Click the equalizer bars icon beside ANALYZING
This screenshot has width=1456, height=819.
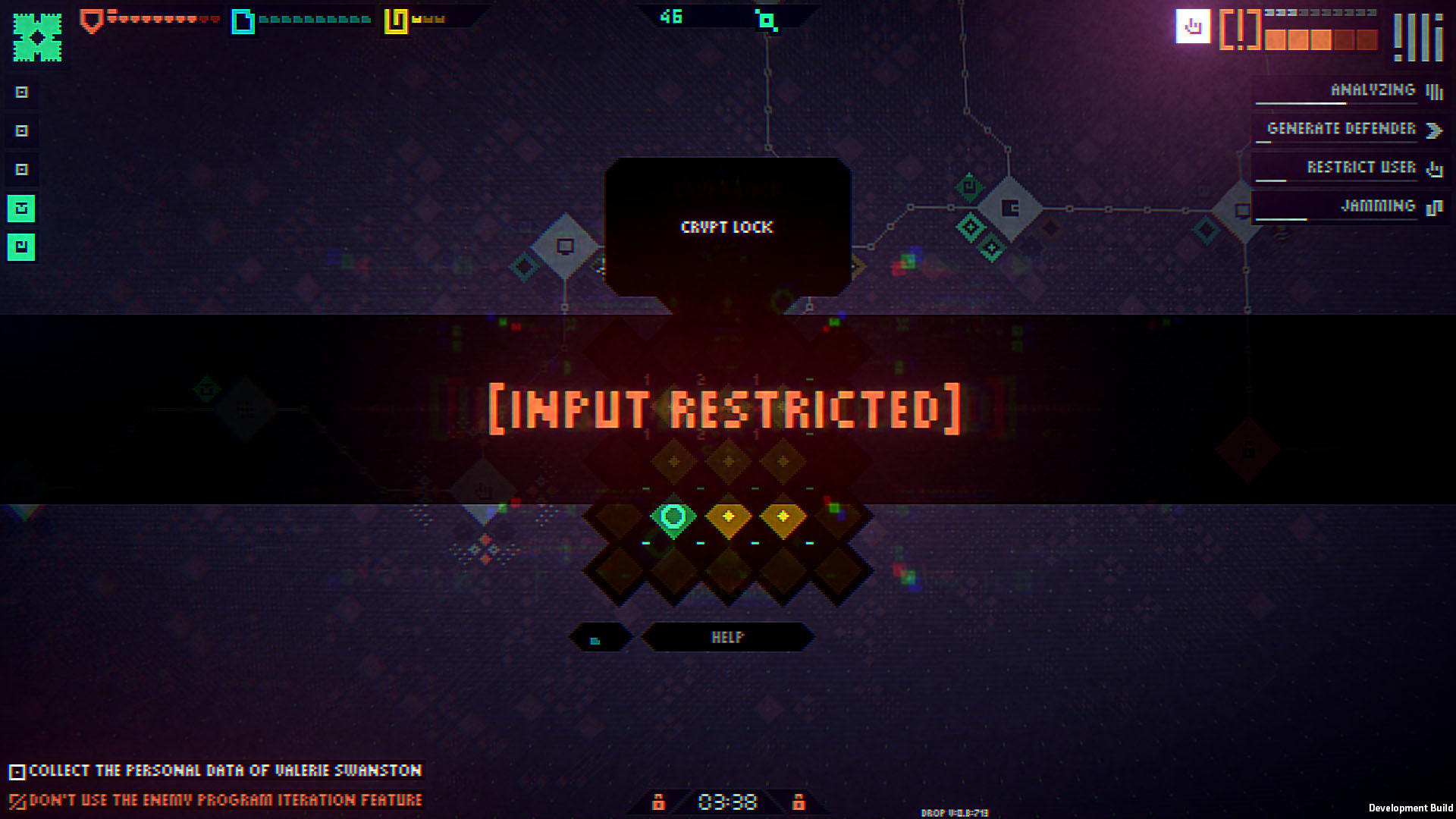point(1436,89)
